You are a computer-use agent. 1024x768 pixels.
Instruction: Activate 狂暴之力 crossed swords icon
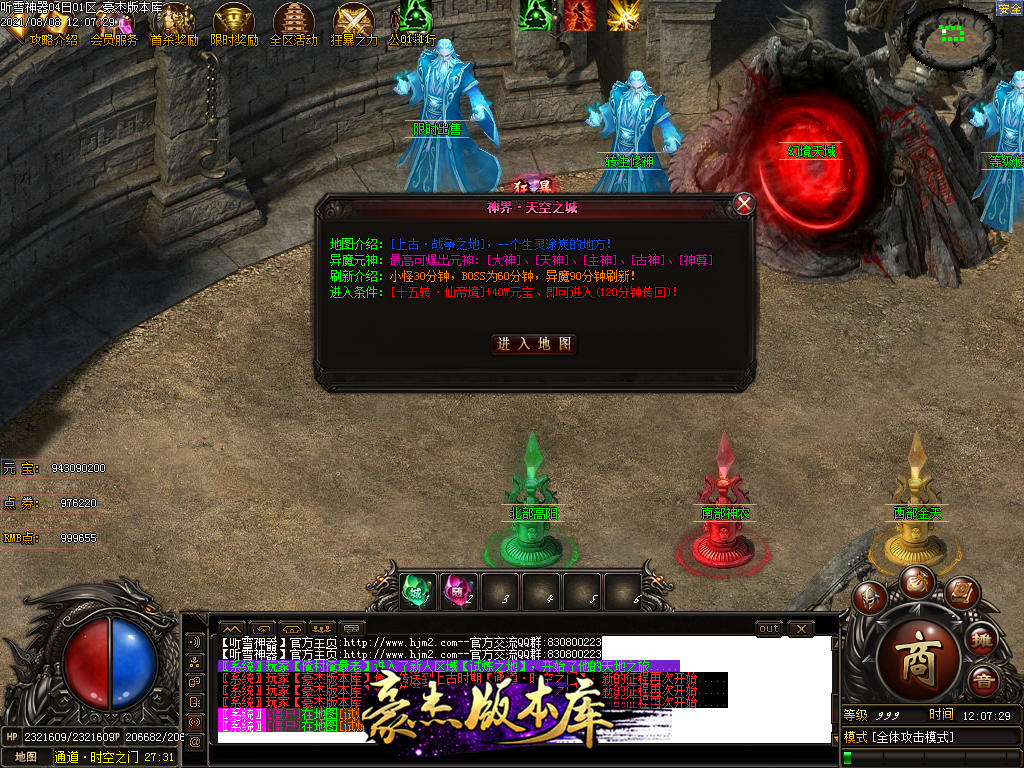353,21
